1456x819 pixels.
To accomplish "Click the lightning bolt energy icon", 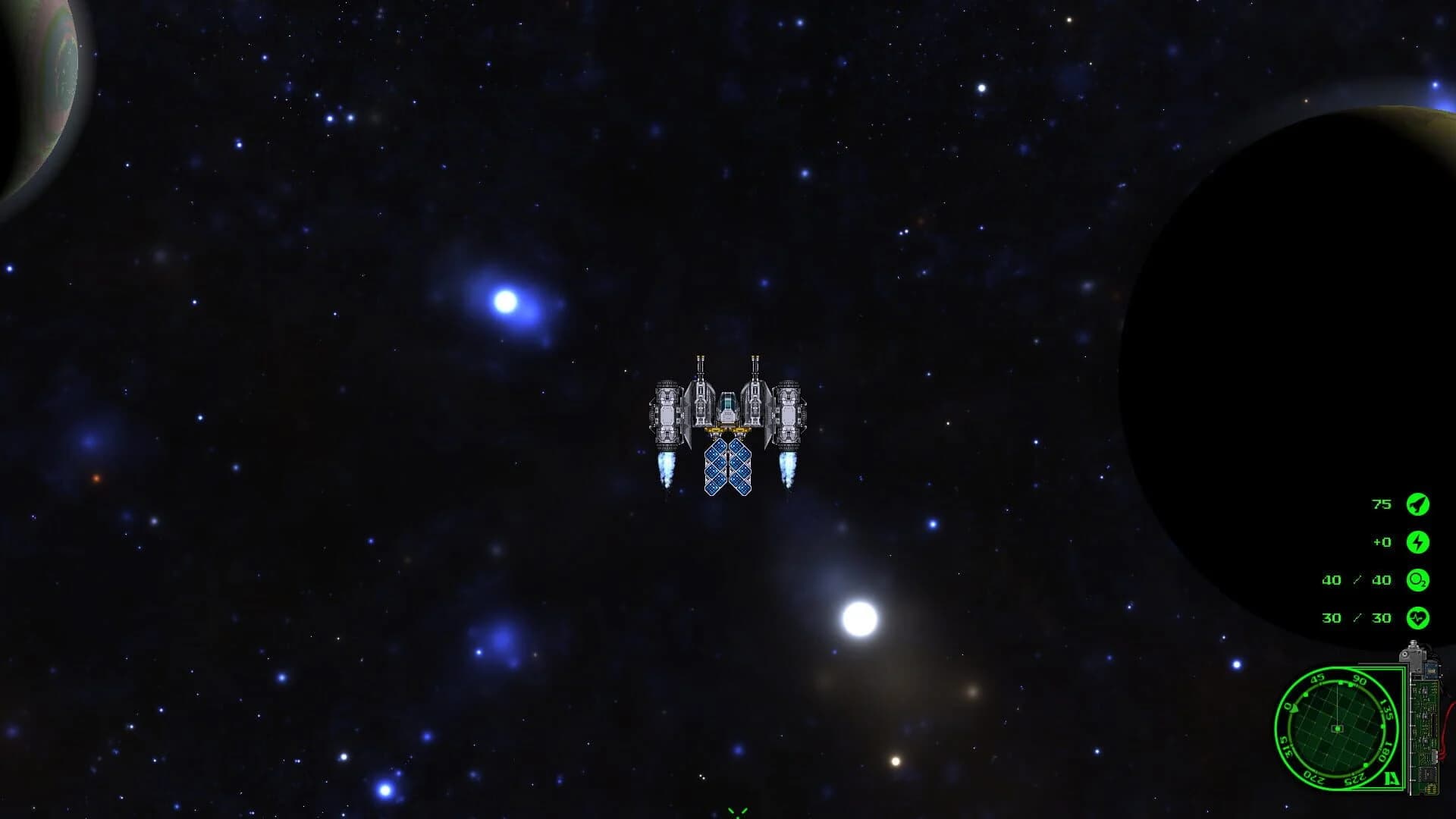I will click(x=1419, y=542).
